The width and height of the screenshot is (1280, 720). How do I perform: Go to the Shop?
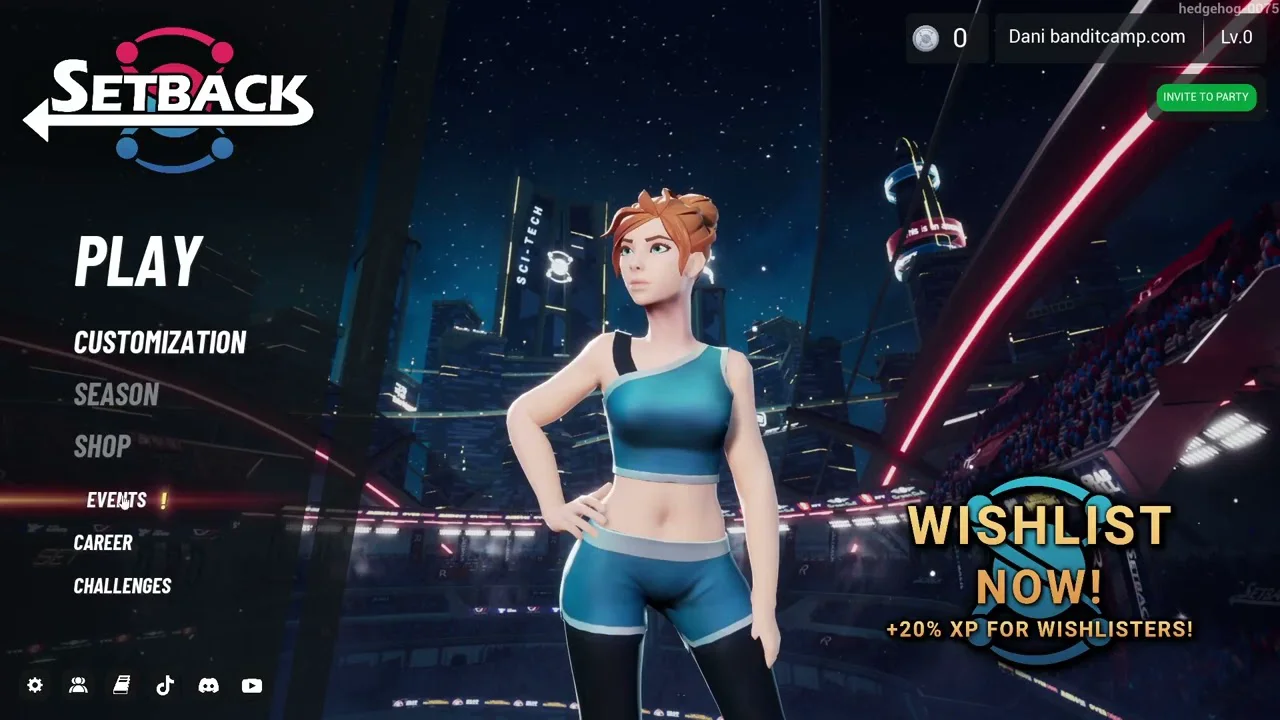(x=102, y=447)
